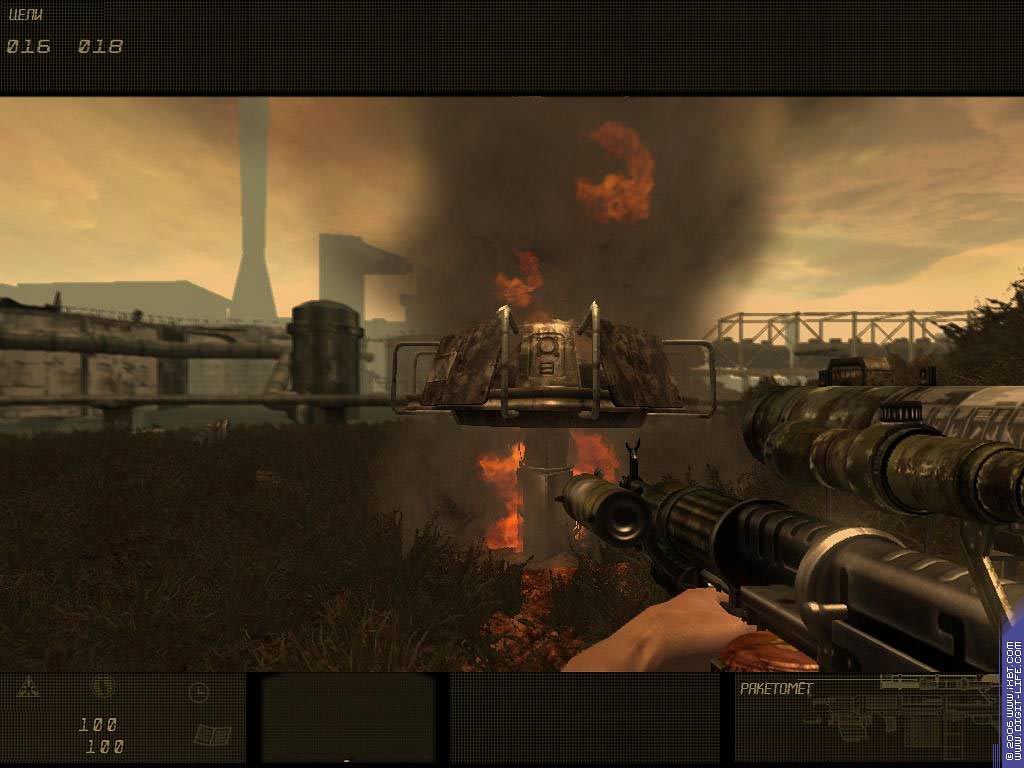
Task: Select the РАКЕТОМЁТ weapon panel
Action: pyautogui.click(x=866, y=717)
